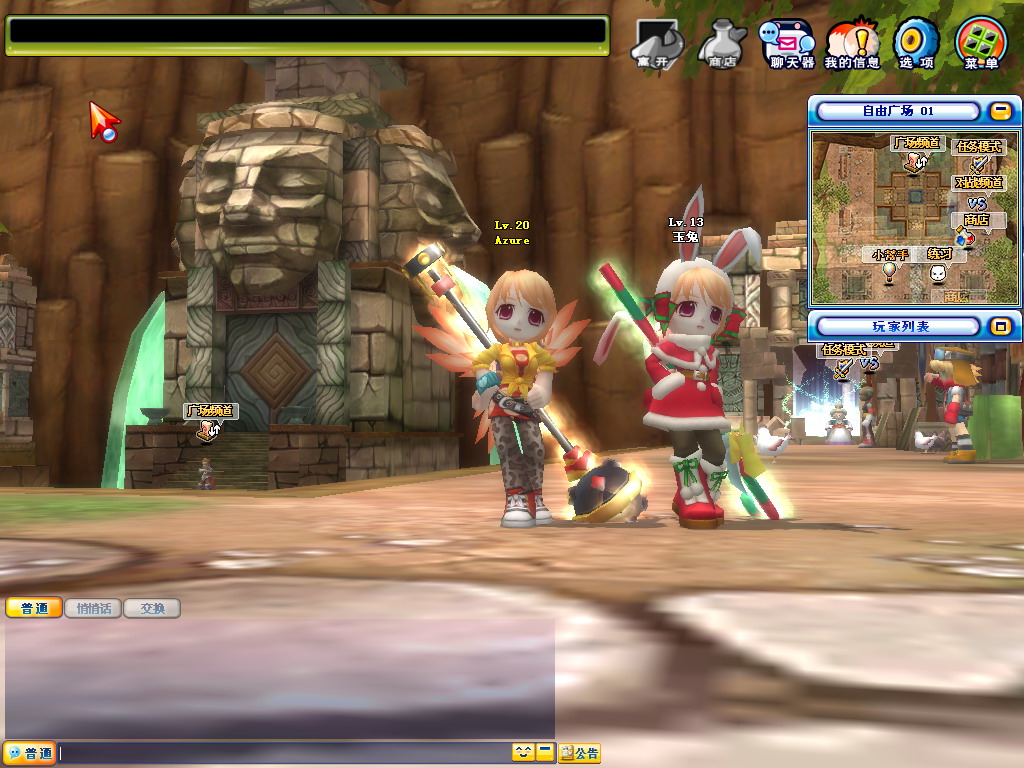Open the 公告 announcement button

click(580, 753)
